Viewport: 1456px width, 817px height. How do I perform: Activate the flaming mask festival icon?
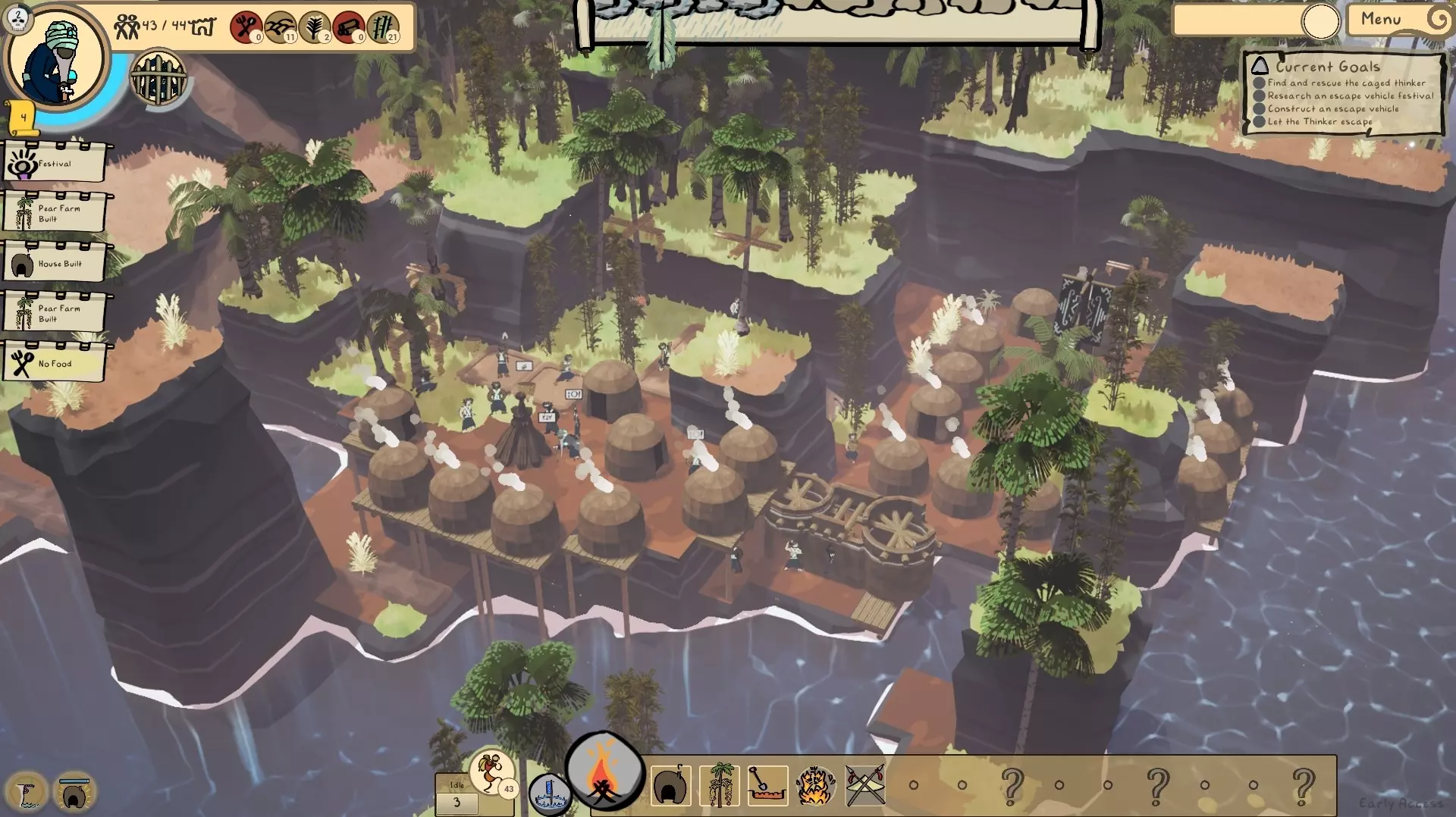click(x=816, y=786)
